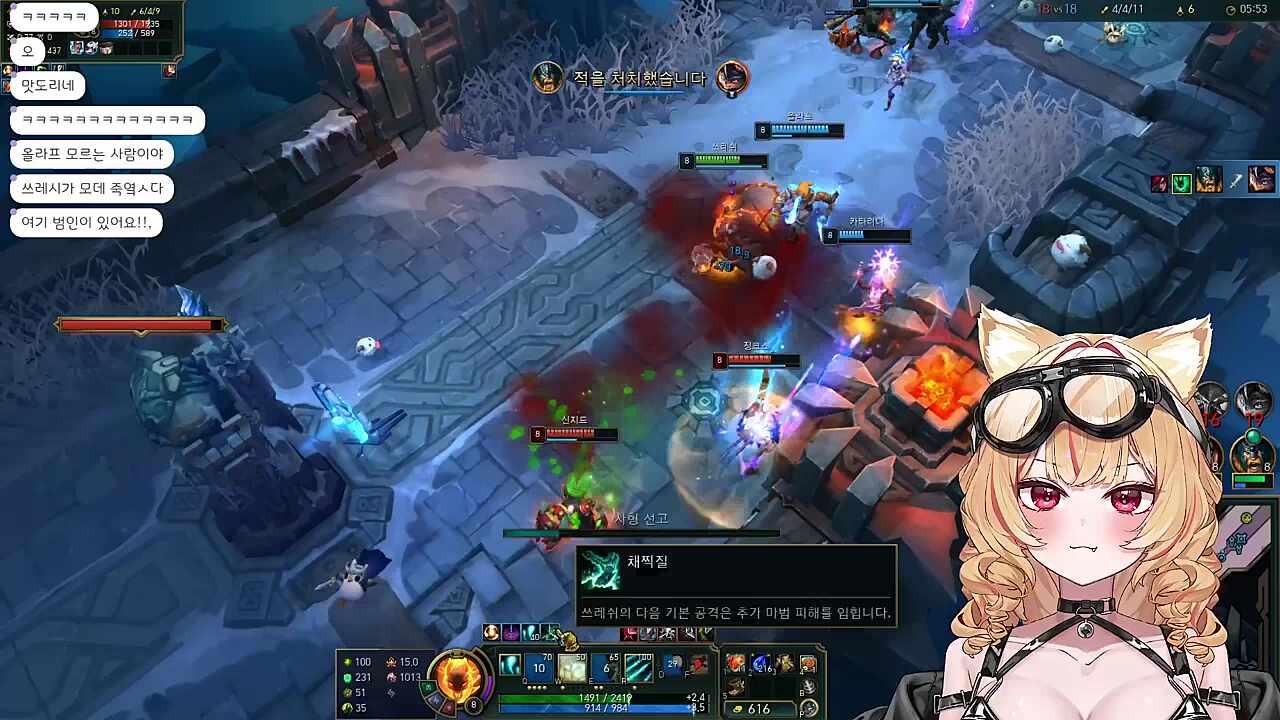Use Thresh's E Flay ability
This screenshot has width=1280, height=720.
605,667
